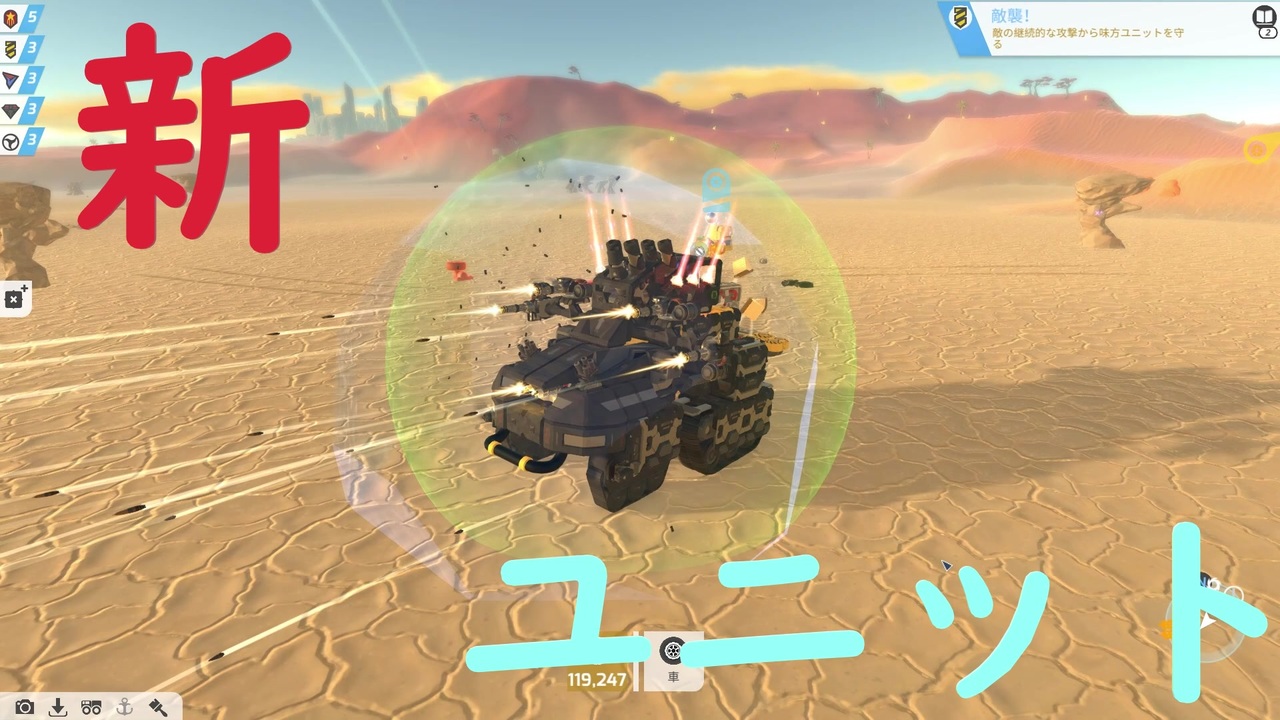Screen dimensions: 1280x720
Task: Toggle the block deselect x+ panel icon
Action: click(x=14, y=297)
